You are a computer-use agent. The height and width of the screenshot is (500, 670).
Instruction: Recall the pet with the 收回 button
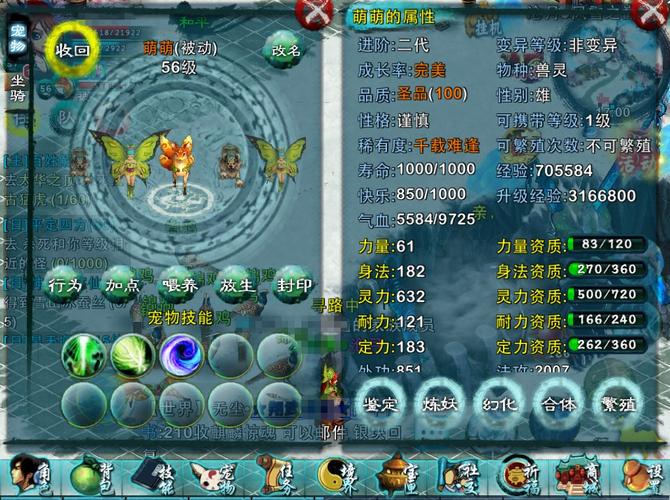pyautogui.click(x=73, y=49)
